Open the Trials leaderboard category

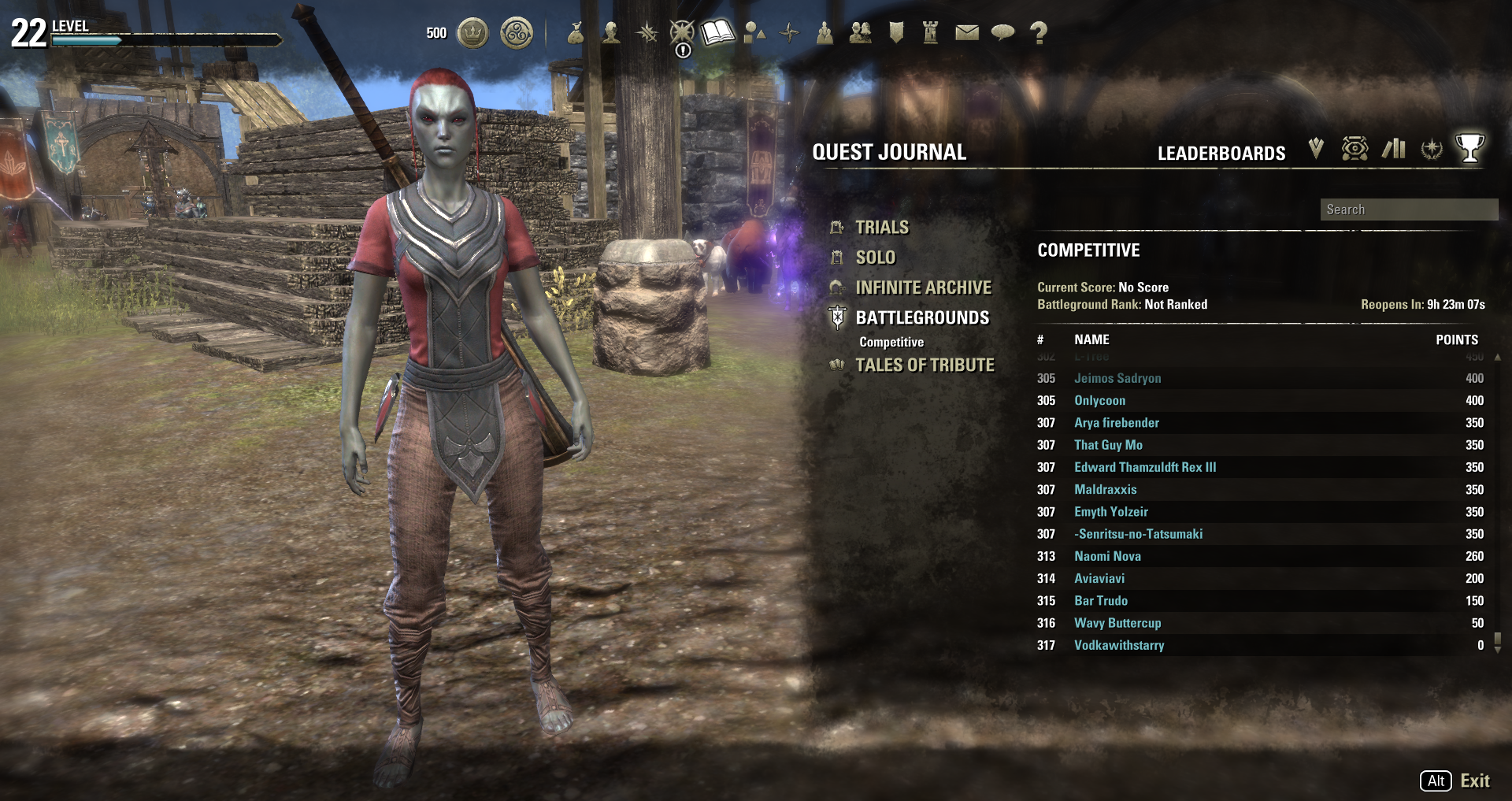point(881,228)
